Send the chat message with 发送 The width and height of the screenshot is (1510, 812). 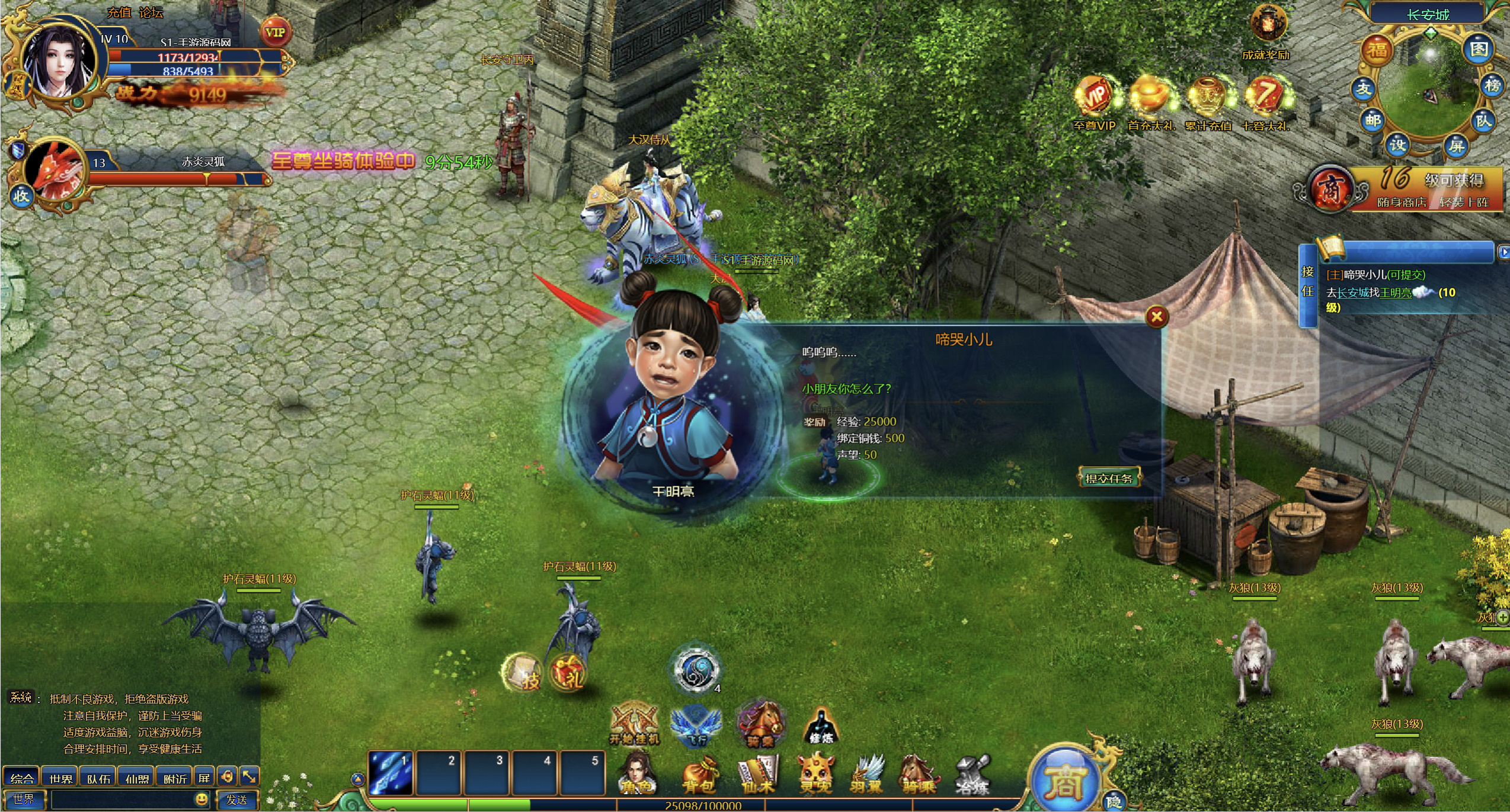click(x=237, y=800)
